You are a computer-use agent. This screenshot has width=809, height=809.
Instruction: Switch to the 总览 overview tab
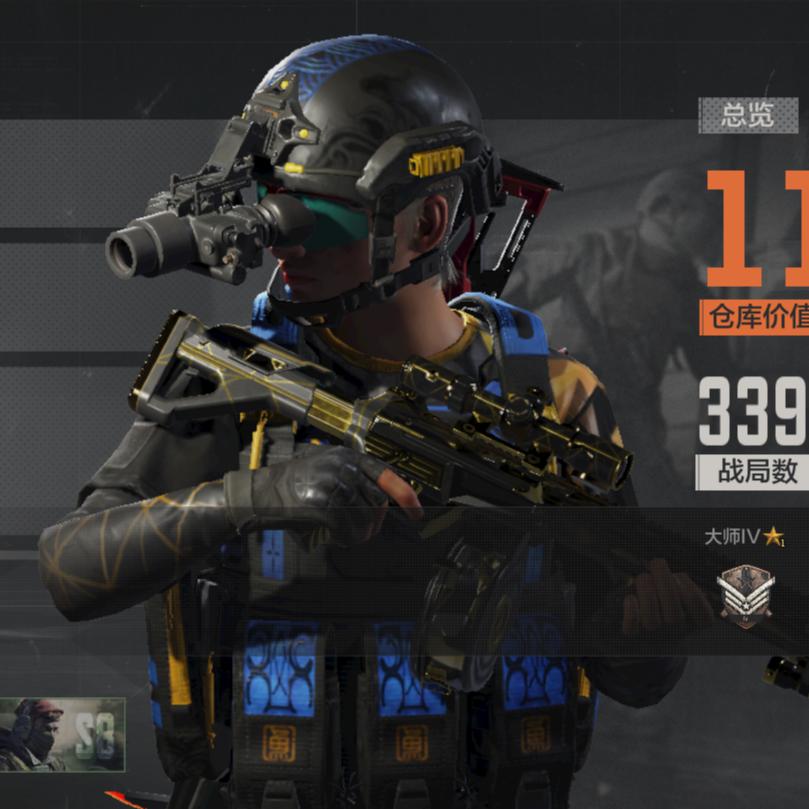pyautogui.click(x=748, y=115)
